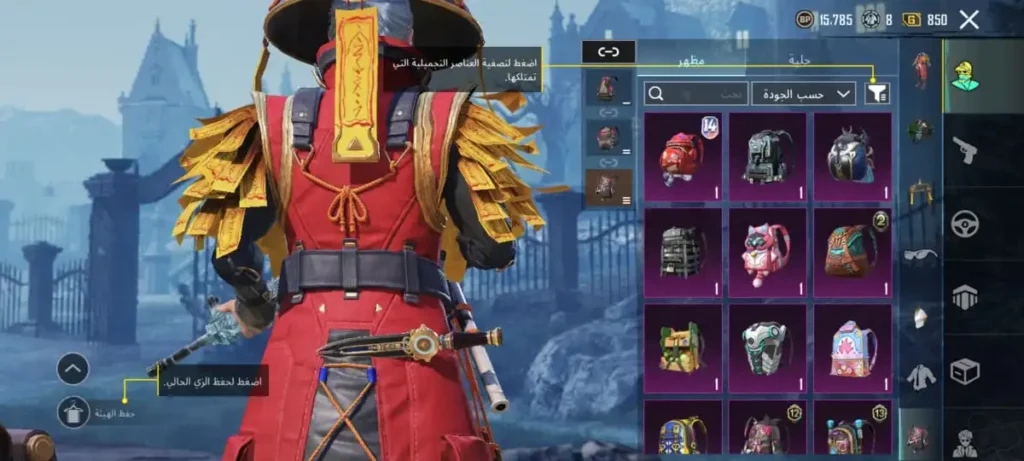Viewport: 1024px width, 461px height.
Task: Switch to the مظهر tab
Action: pyautogui.click(x=693, y=60)
